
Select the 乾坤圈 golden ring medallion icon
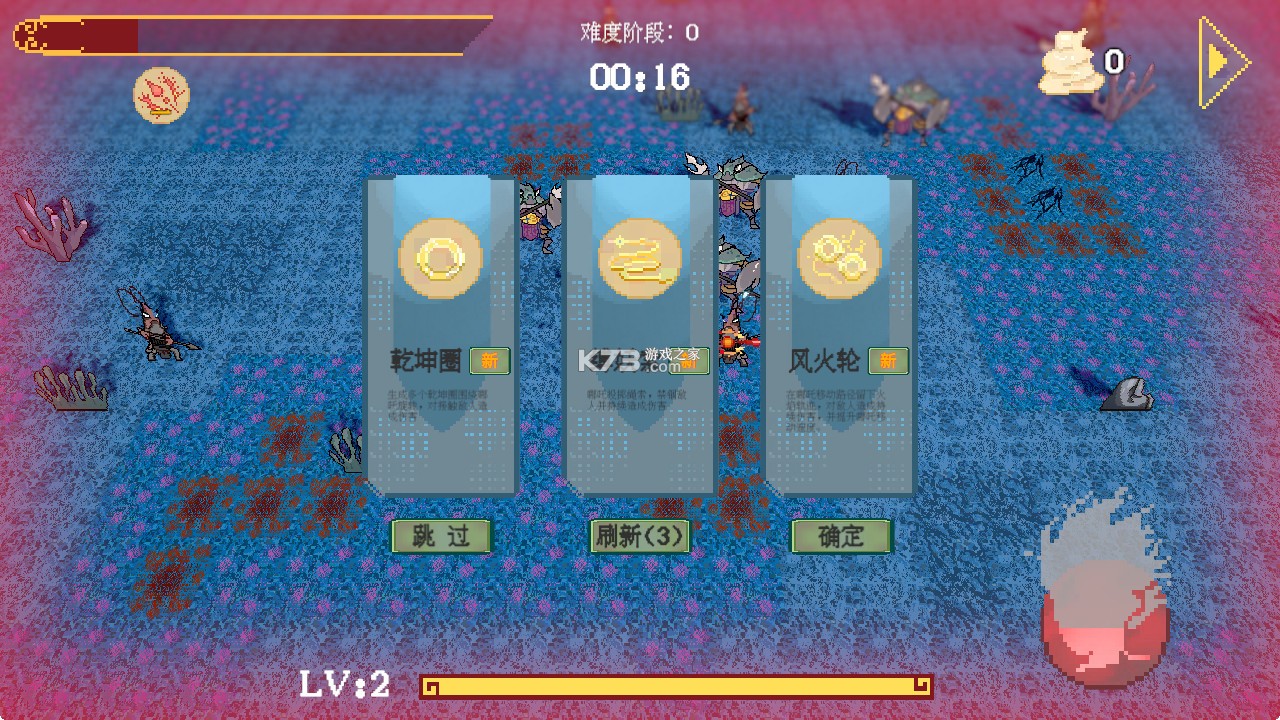pos(441,257)
